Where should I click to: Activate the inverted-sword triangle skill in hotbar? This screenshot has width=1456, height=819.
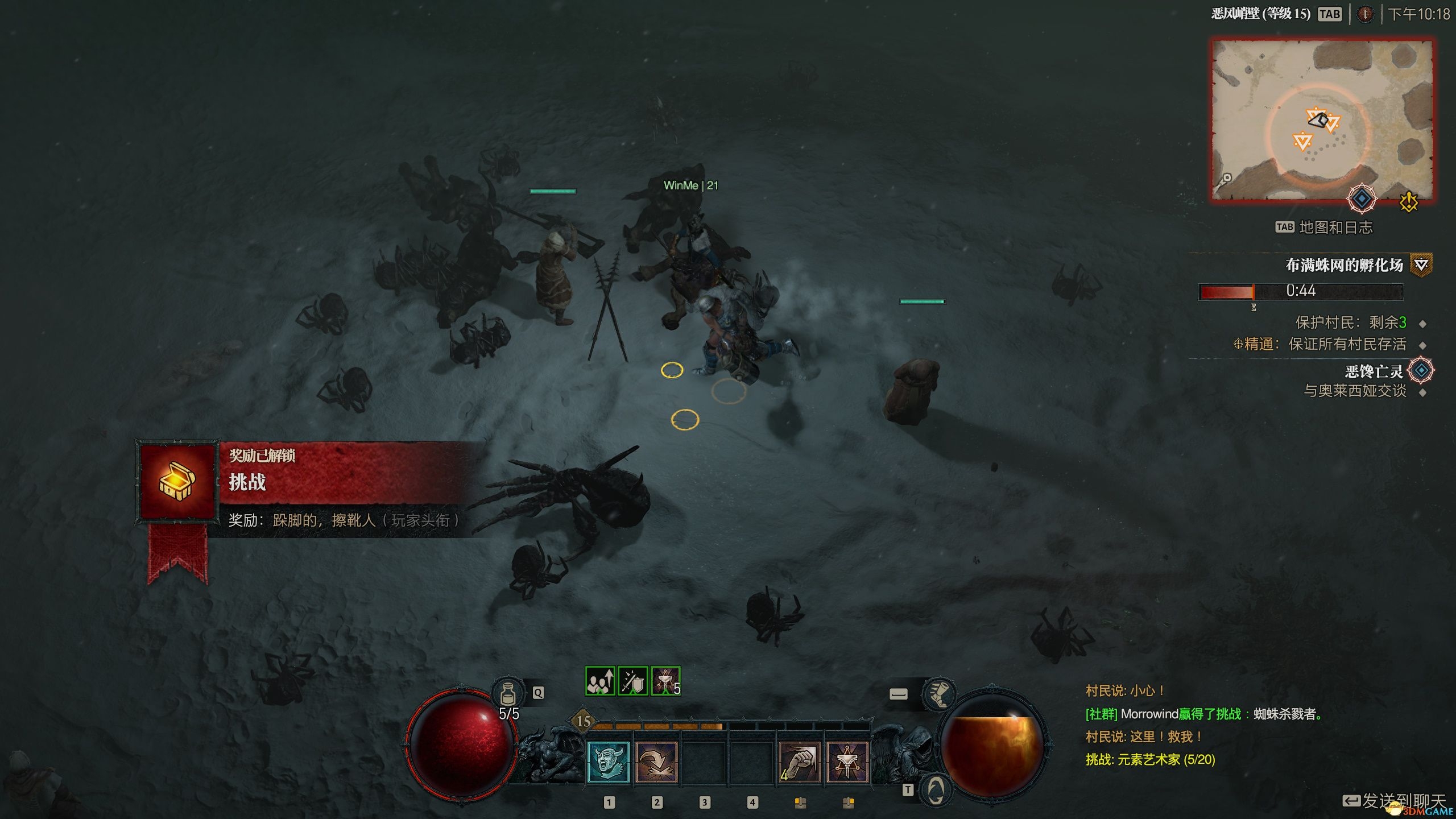click(x=847, y=762)
